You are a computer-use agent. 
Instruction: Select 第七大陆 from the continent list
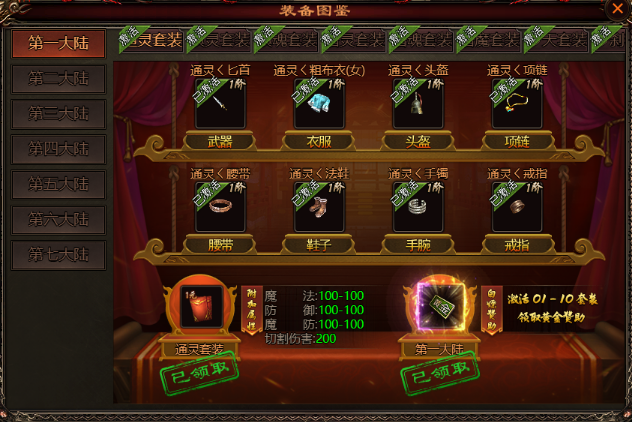tap(59, 255)
